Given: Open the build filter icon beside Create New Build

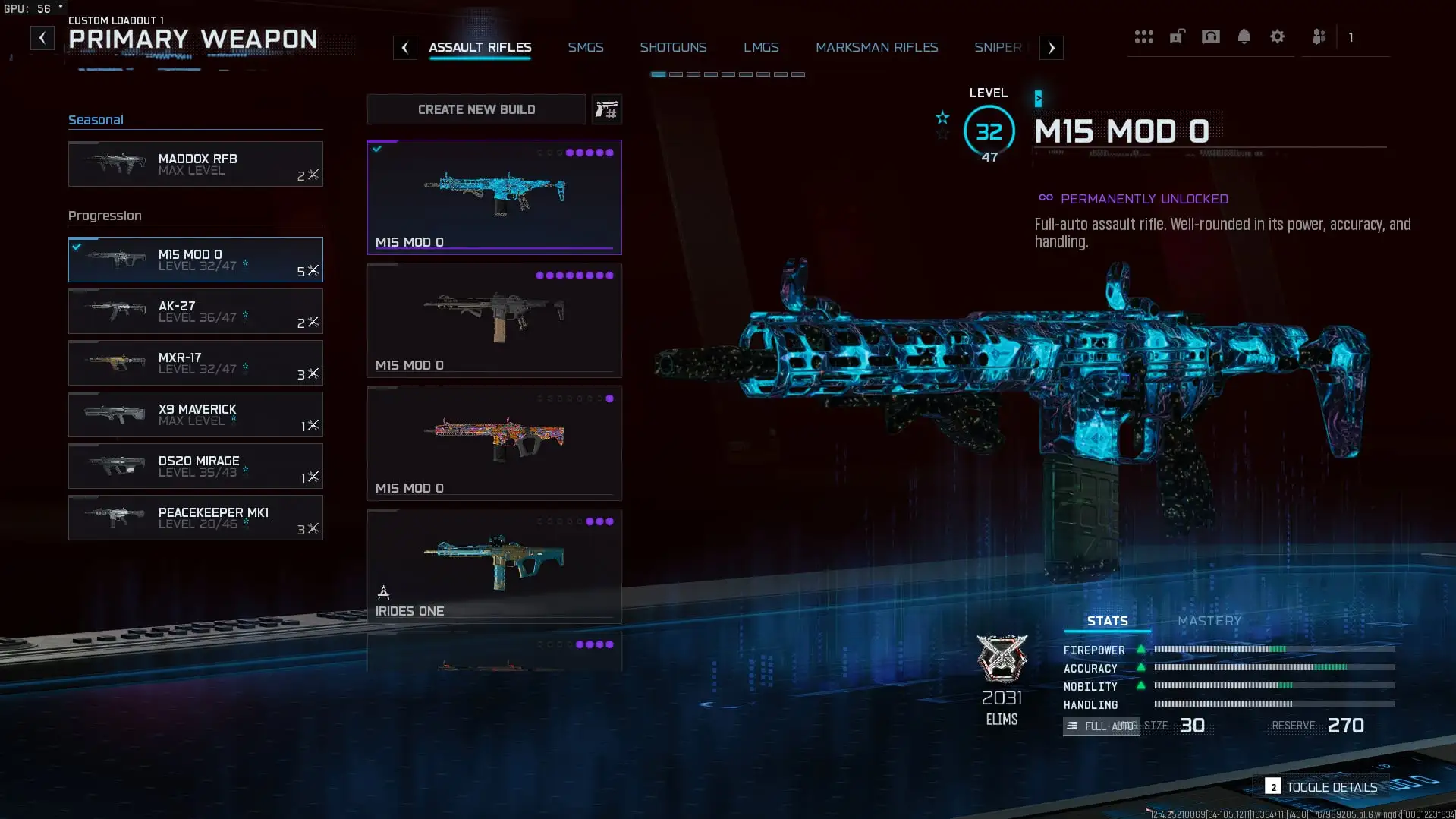Looking at the screenshot, I should coord(606,109).
